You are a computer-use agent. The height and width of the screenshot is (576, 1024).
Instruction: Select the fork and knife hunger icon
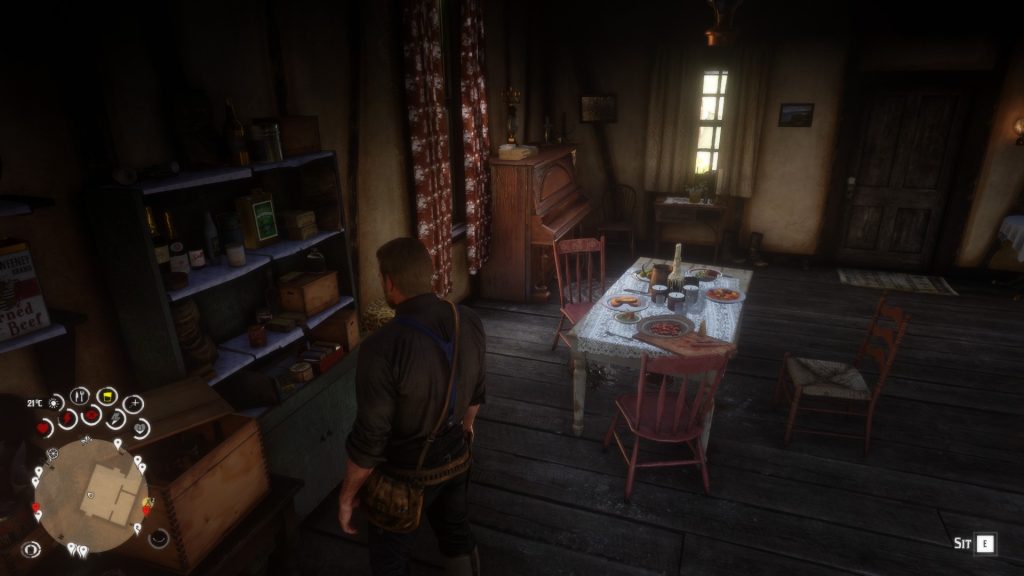click(x=80, y=395)
